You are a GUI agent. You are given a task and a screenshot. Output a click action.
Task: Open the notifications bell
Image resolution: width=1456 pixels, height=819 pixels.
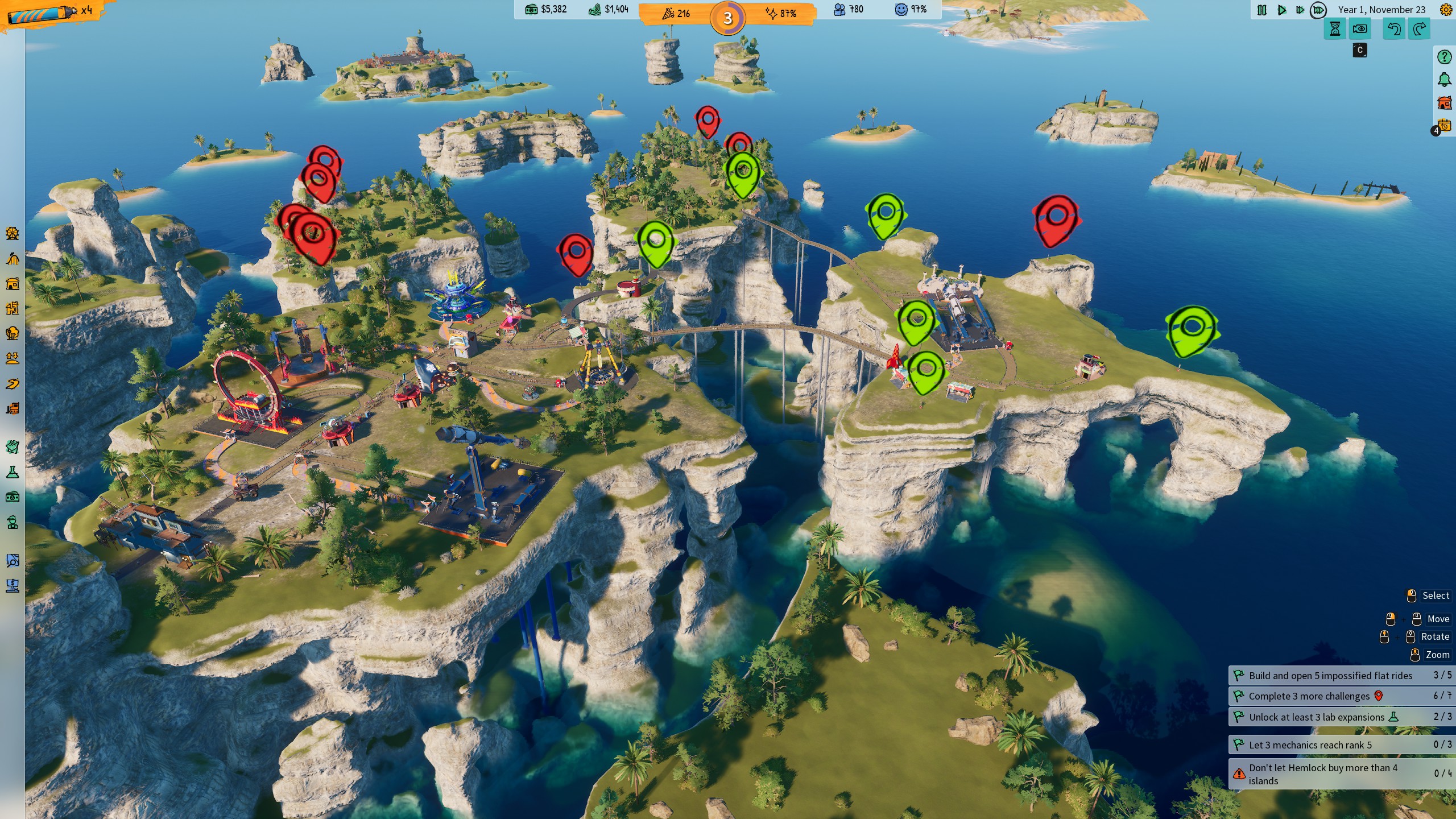[x=1445, y=80]
